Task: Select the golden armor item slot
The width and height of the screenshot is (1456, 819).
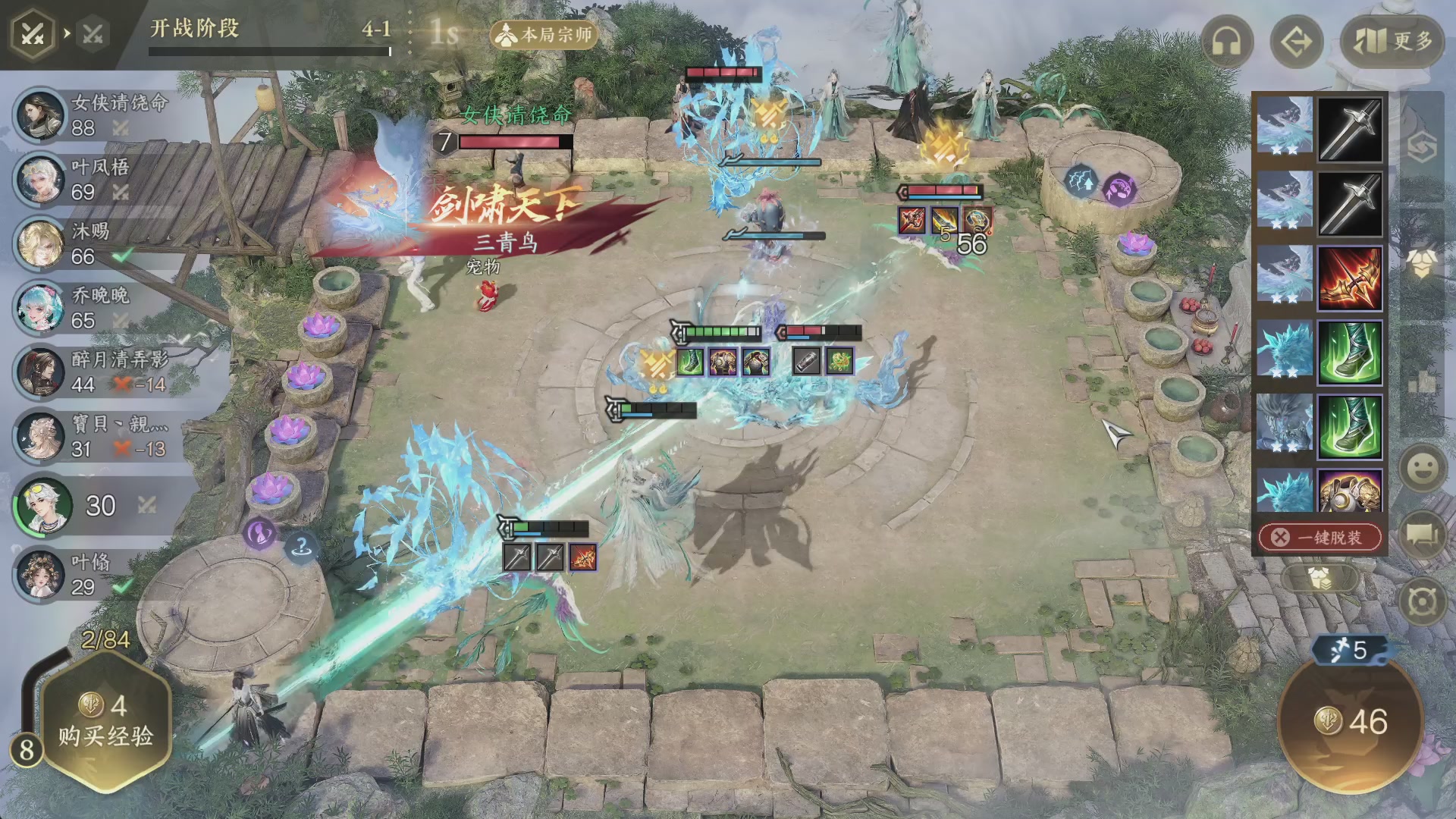Action: (x=1350, y=491)
